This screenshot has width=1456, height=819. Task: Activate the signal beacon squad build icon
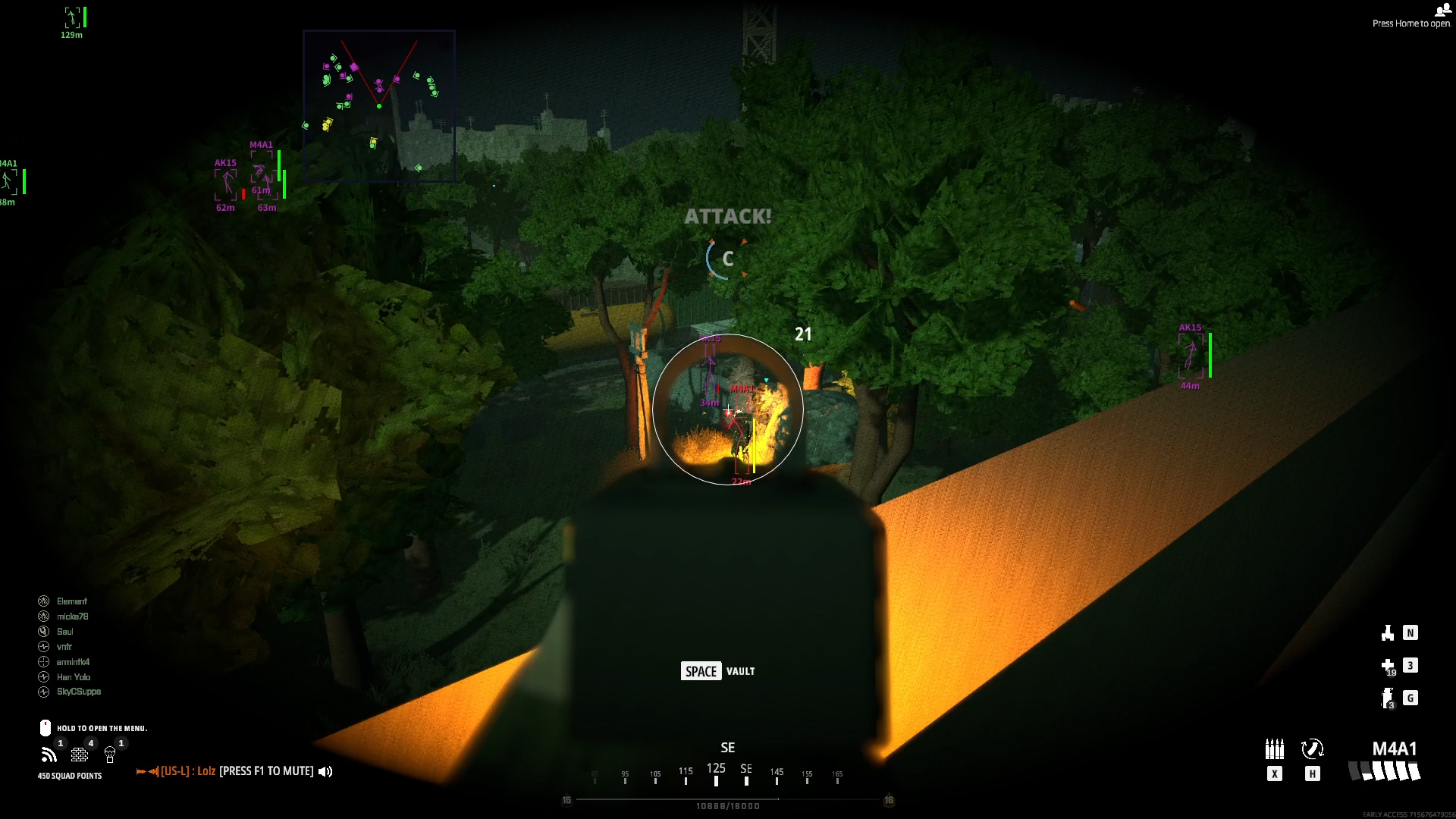49,755
